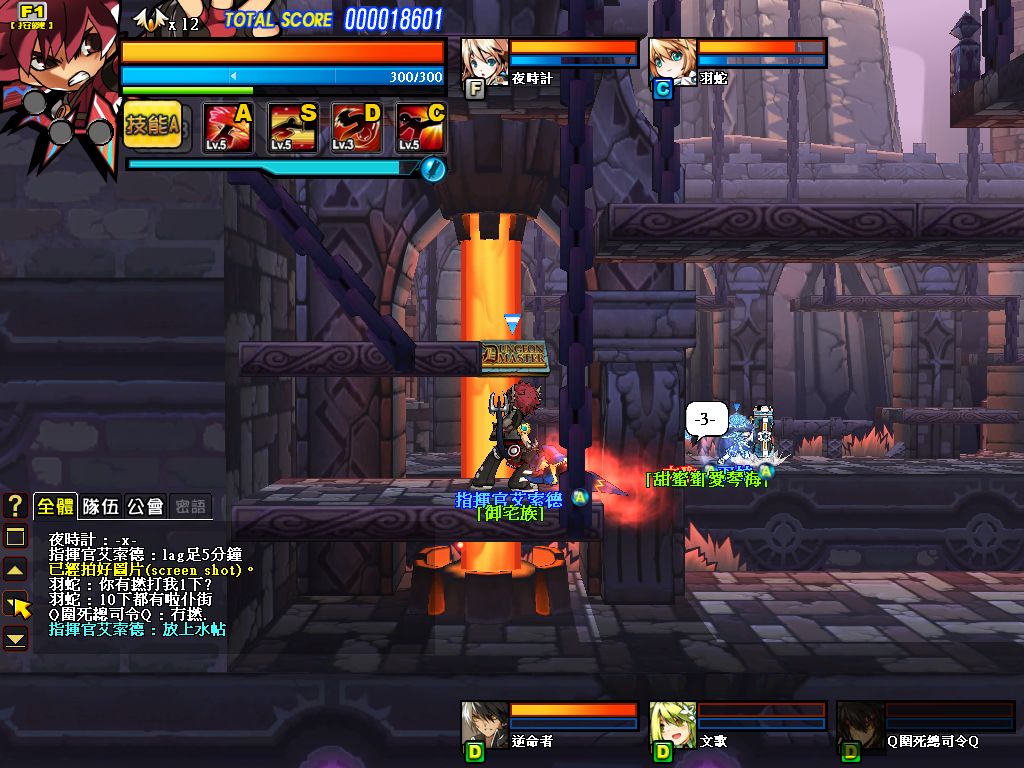Toggle the chat window size square button
Screen dimensions: 1024x768
15,537
